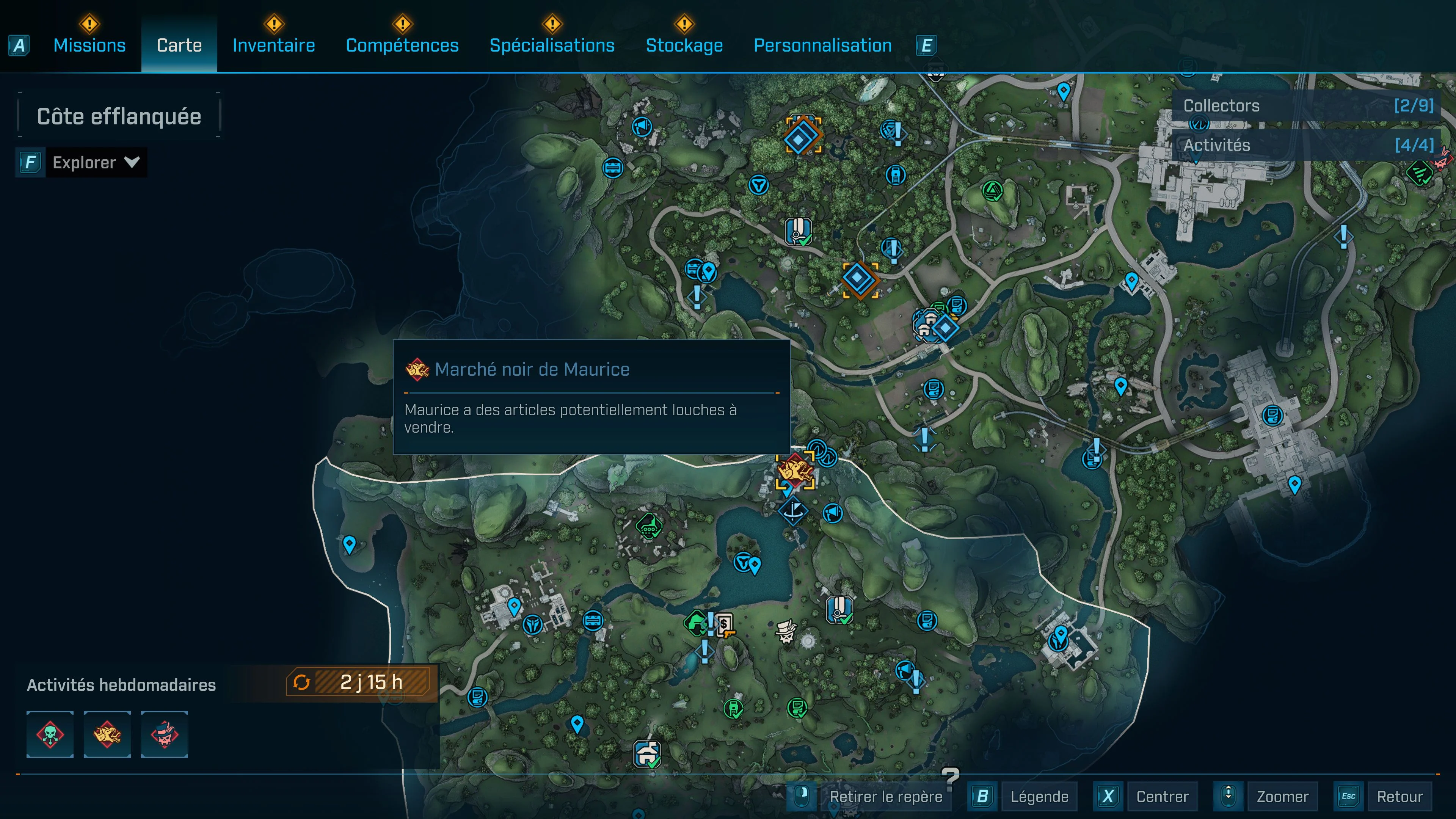The width and height of the screenshot is (1456, 819).
Task: Select the third red weekly activity icon
Action: (165, 734)
